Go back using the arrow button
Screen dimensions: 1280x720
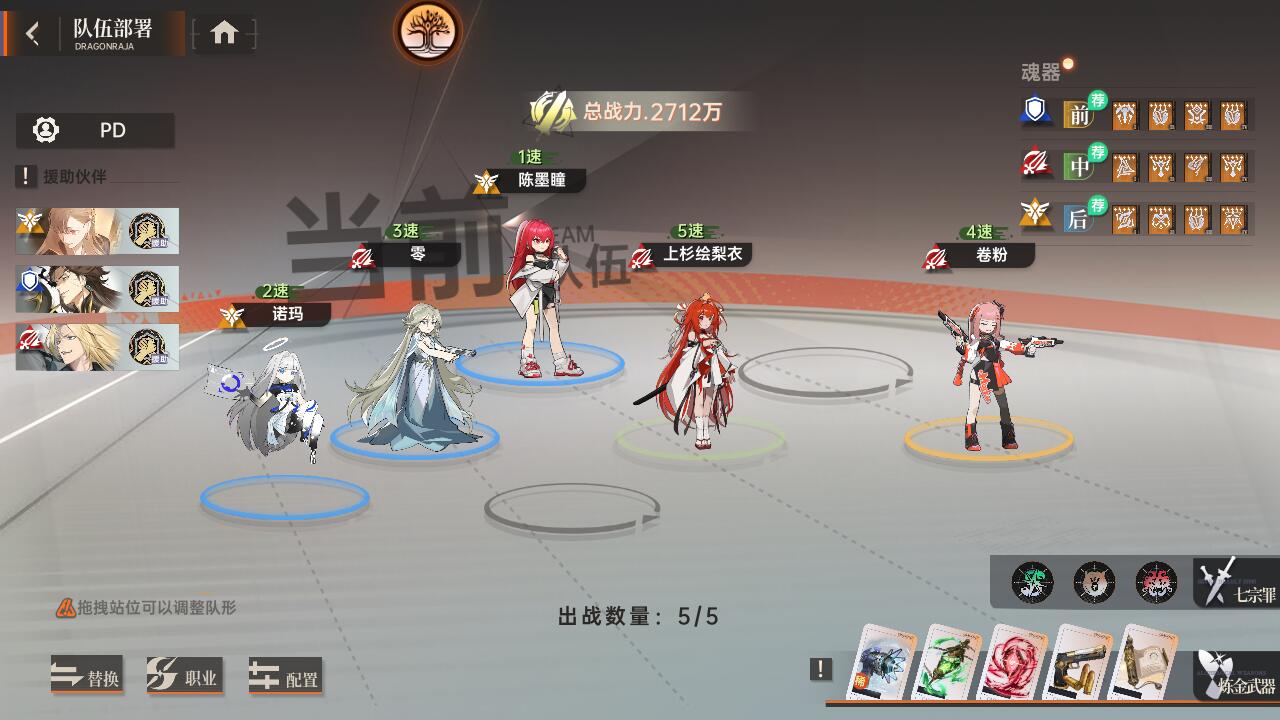[x=33, y=34]
